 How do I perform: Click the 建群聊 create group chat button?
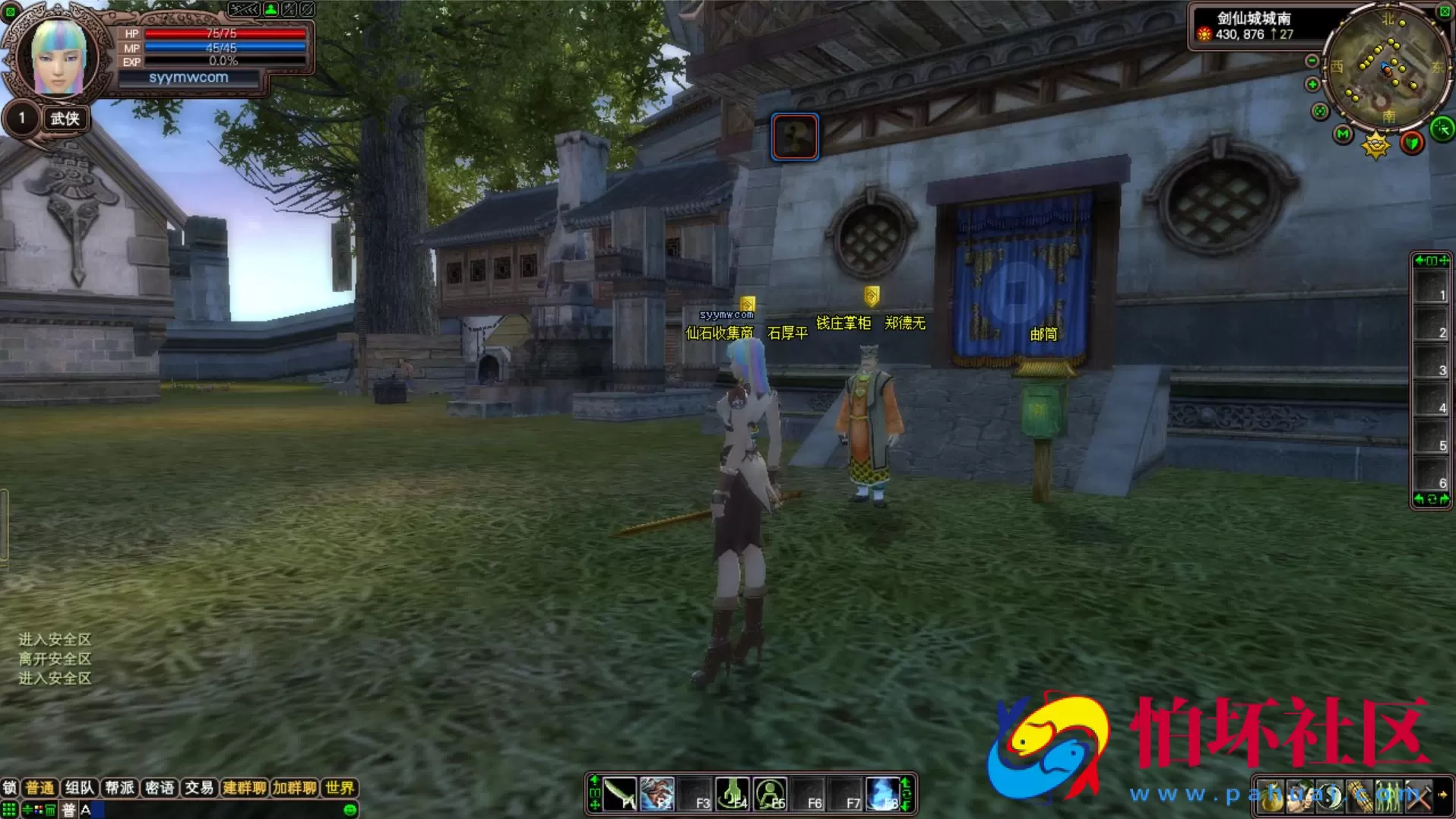point(244,788)
